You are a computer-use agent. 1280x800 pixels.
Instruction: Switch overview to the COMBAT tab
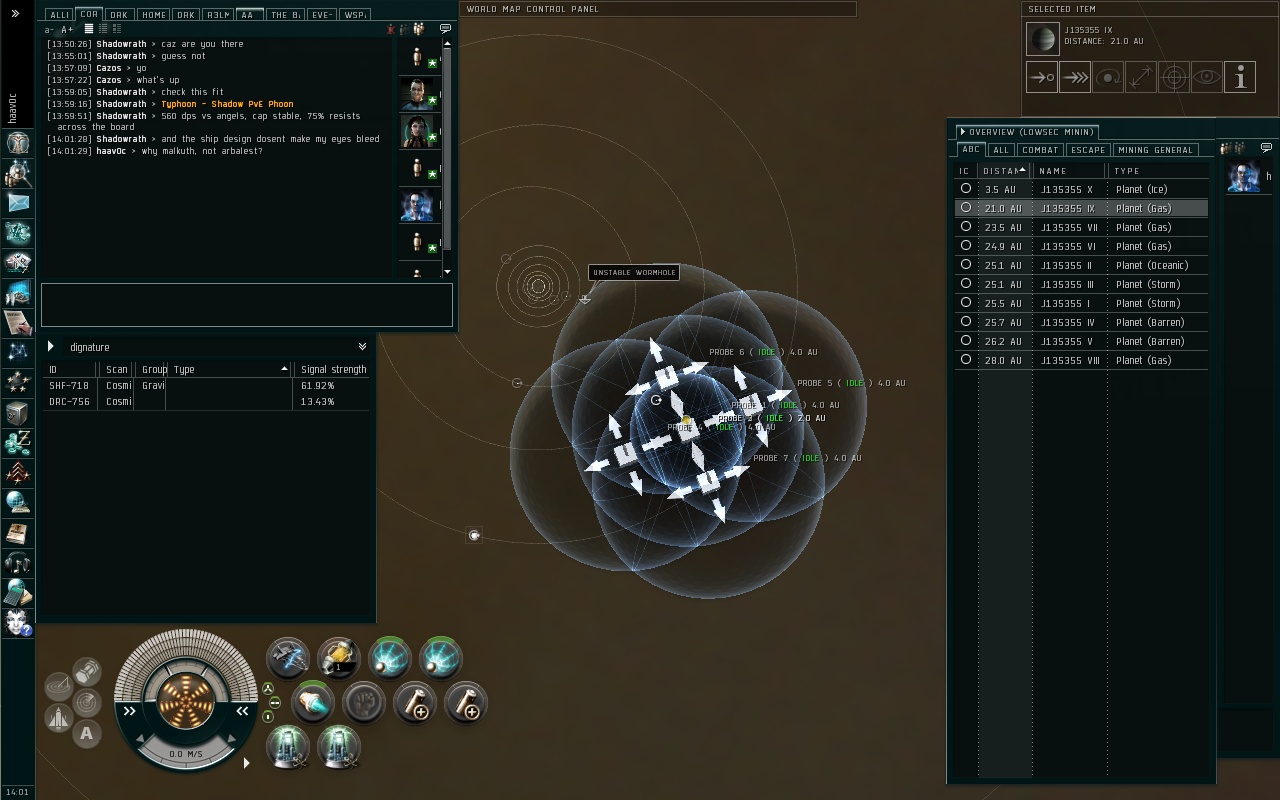(x=1040, y=150)
